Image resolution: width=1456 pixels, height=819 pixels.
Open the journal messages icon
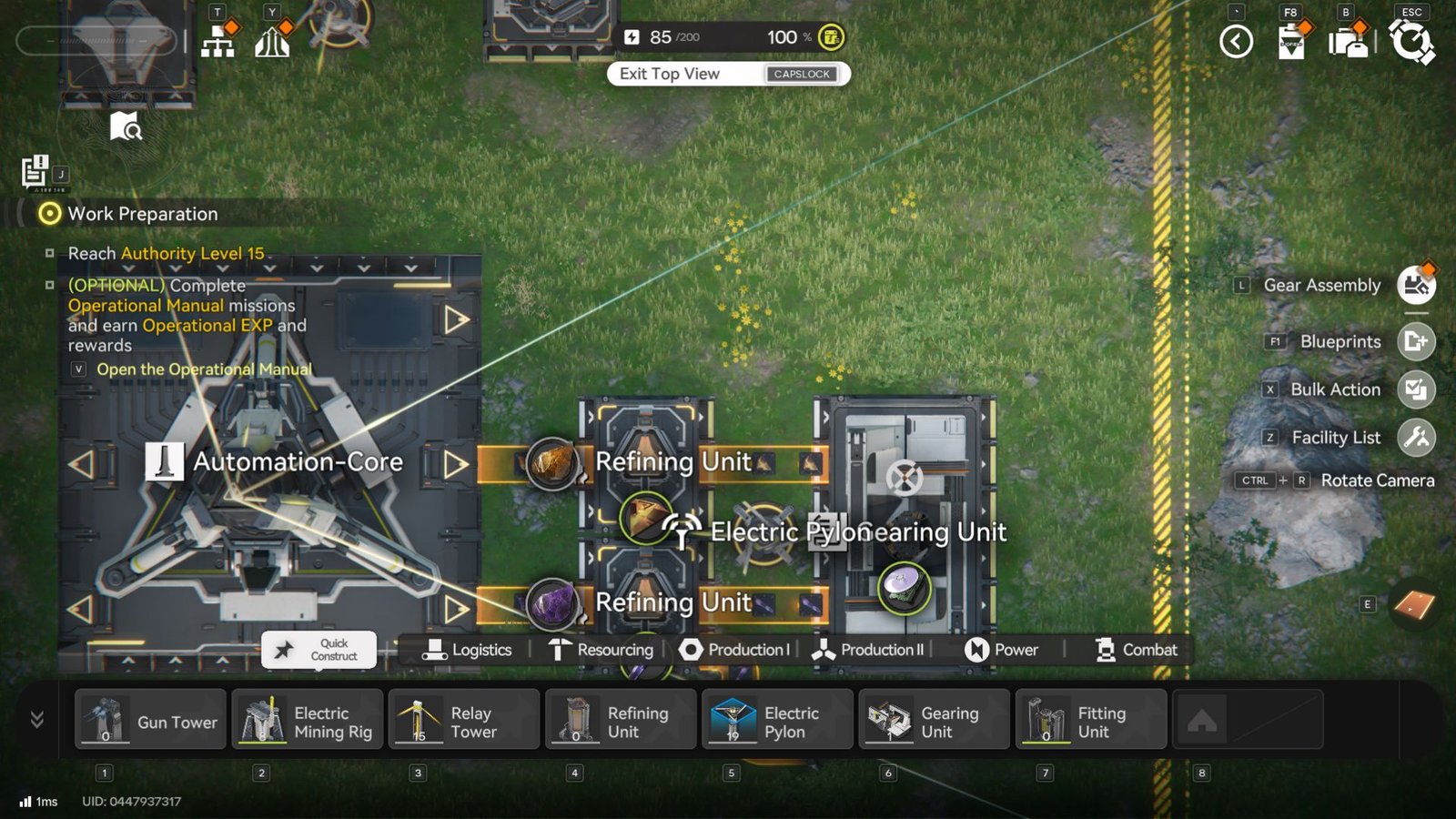pyautogui.click(x=35, y=169)
